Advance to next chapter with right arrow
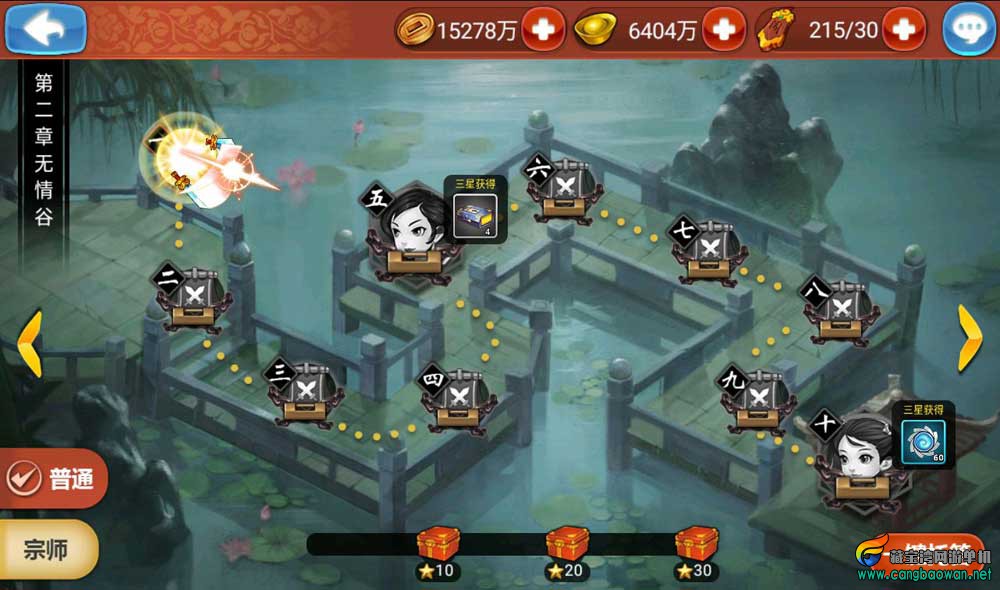 pyautogui.click(x=969, y=338)
